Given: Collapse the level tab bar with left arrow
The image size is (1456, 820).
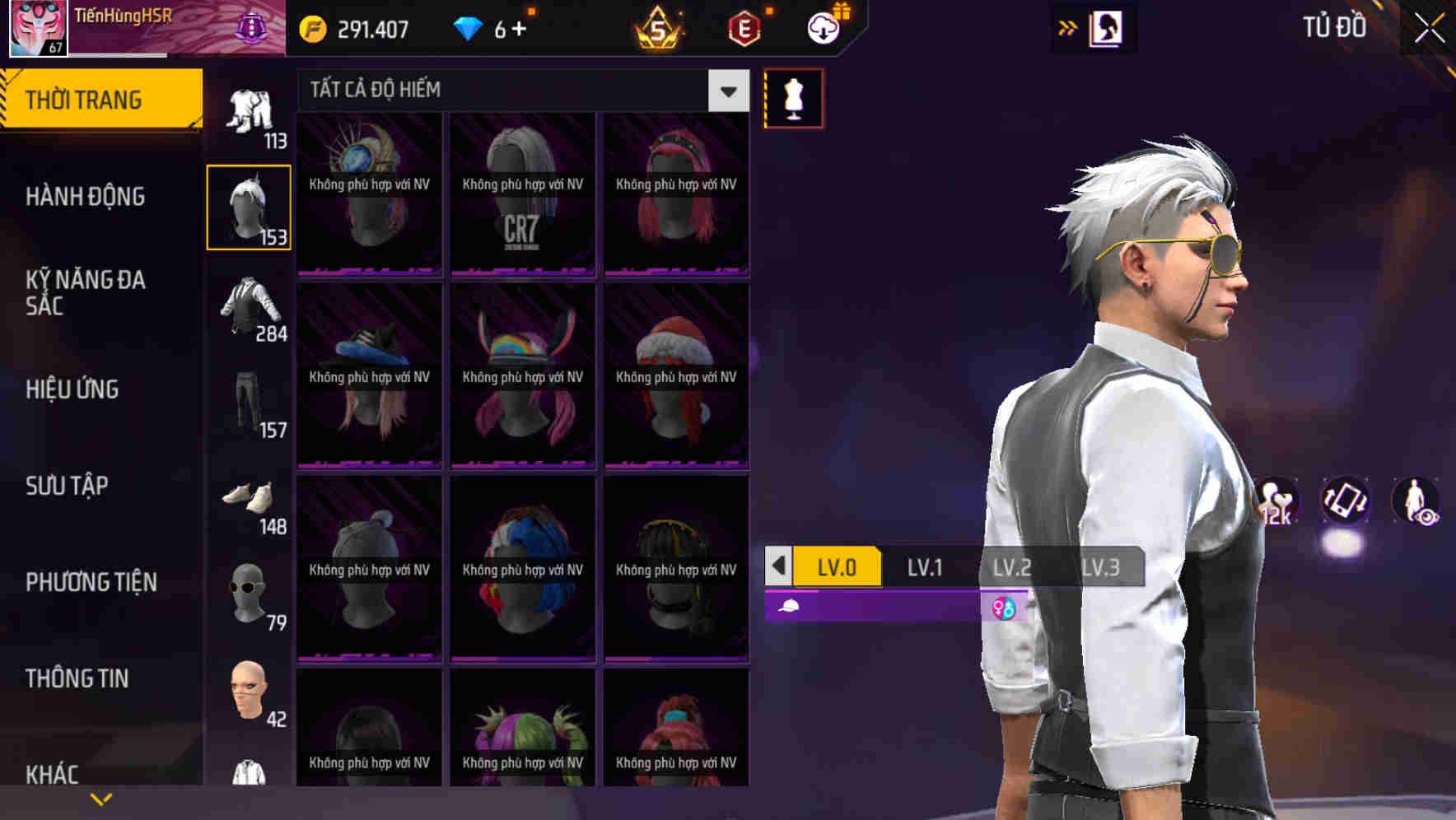Looking at the screenshot, I should click(777, 567).
